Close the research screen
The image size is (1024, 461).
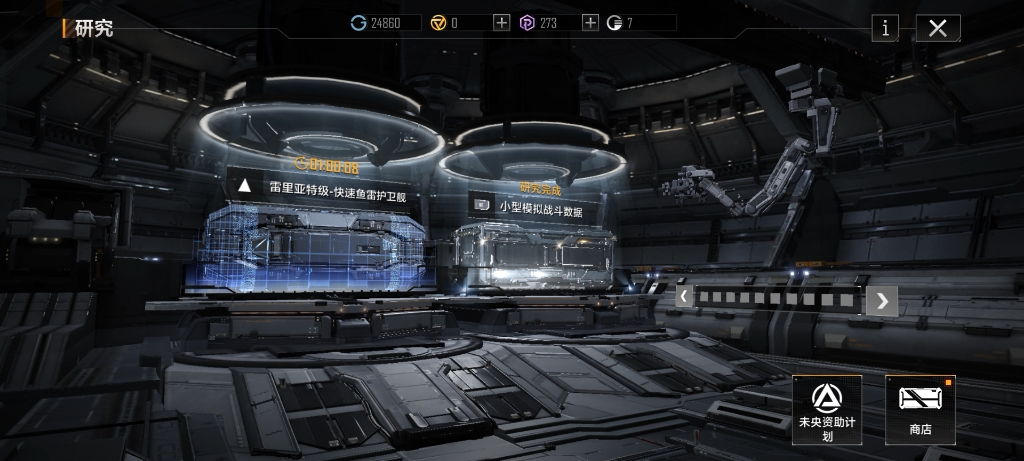click(937, 28)
